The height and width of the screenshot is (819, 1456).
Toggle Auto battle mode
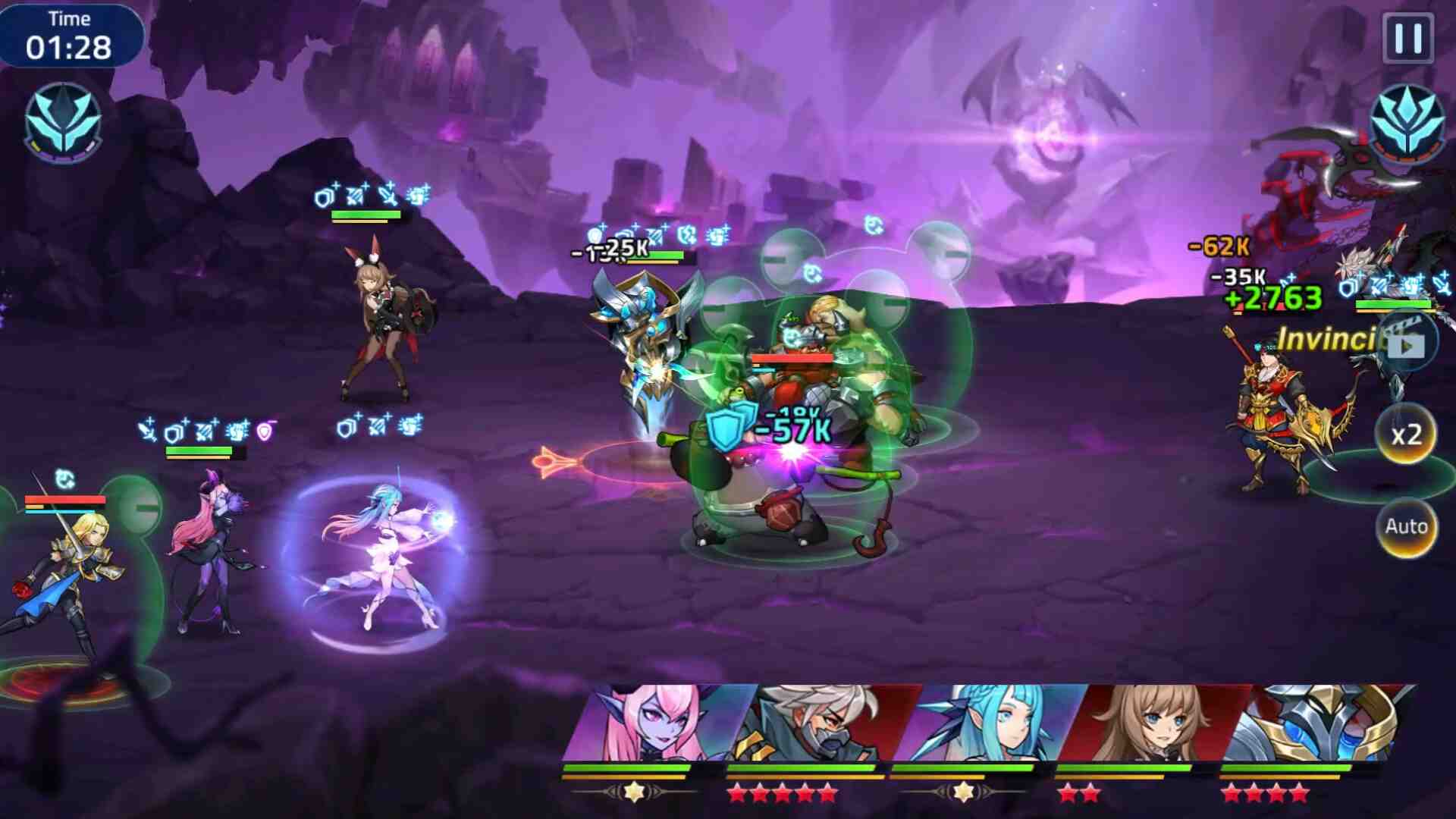1406,526
